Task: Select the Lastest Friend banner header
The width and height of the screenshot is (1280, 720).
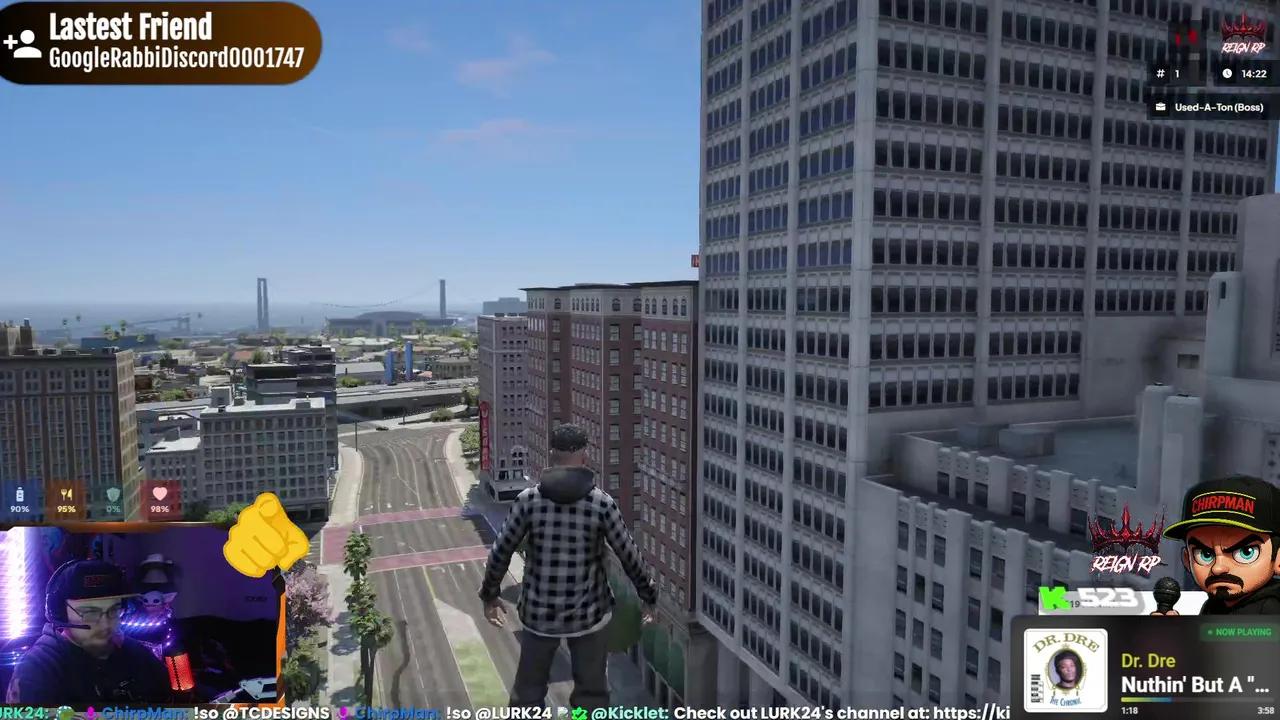Action: point(130,27)
